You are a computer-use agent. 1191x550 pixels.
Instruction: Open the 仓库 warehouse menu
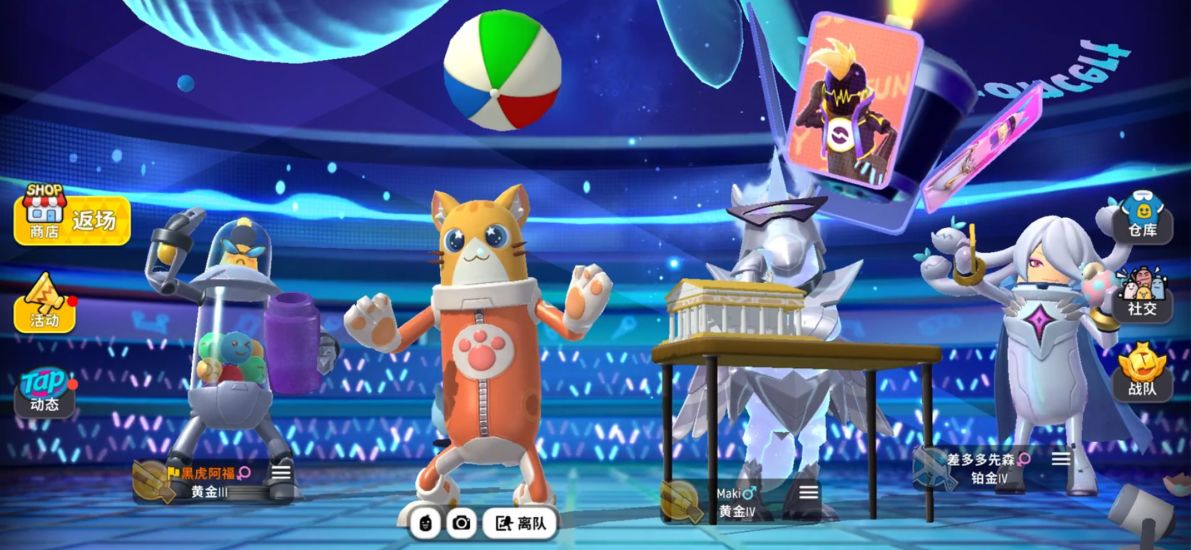click(x=1141, y=217)
